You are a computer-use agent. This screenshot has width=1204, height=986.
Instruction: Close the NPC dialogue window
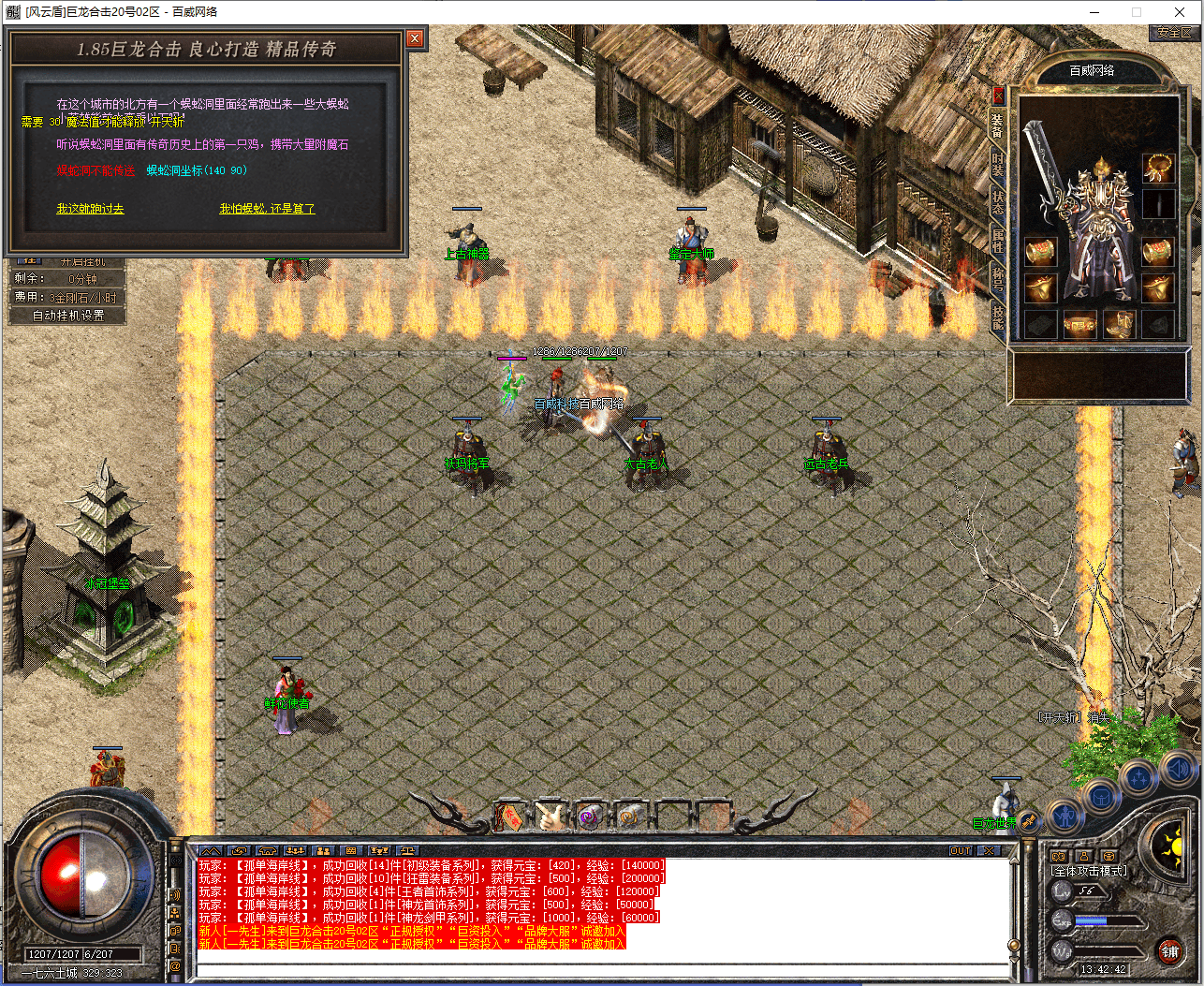pyautogui.click(x=415, y=38)
